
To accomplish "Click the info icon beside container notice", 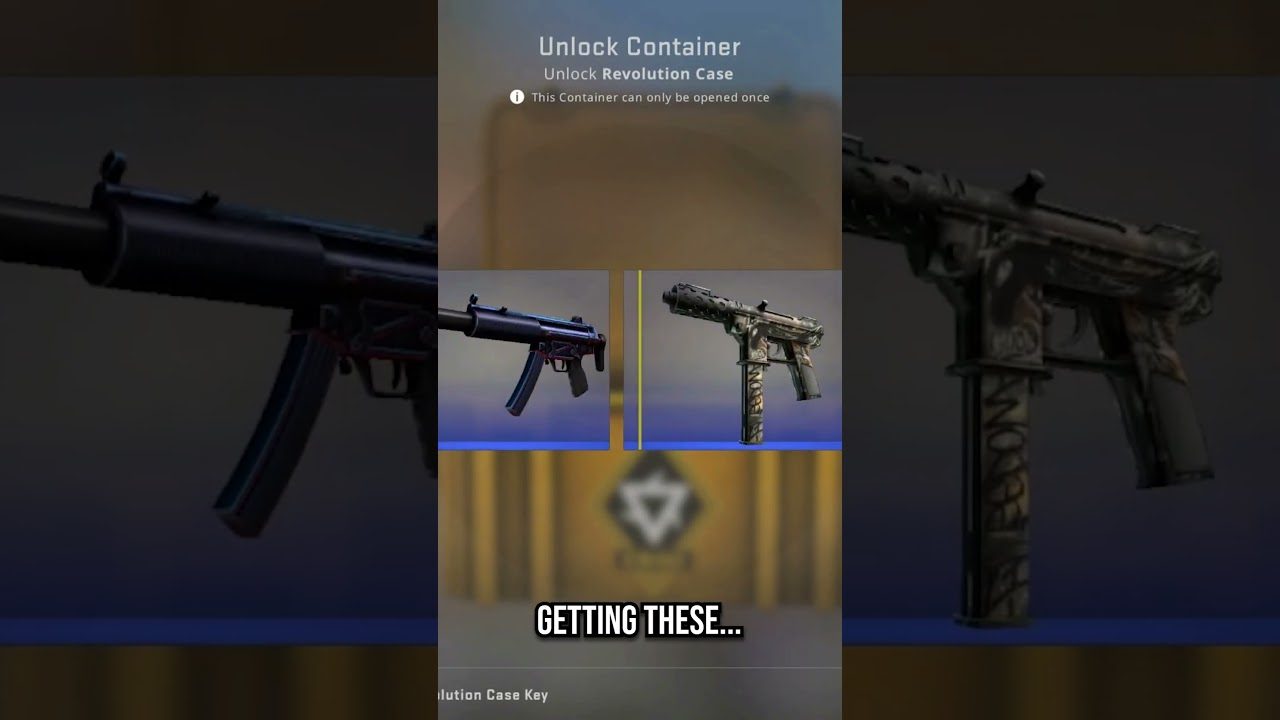I will 515,97.
